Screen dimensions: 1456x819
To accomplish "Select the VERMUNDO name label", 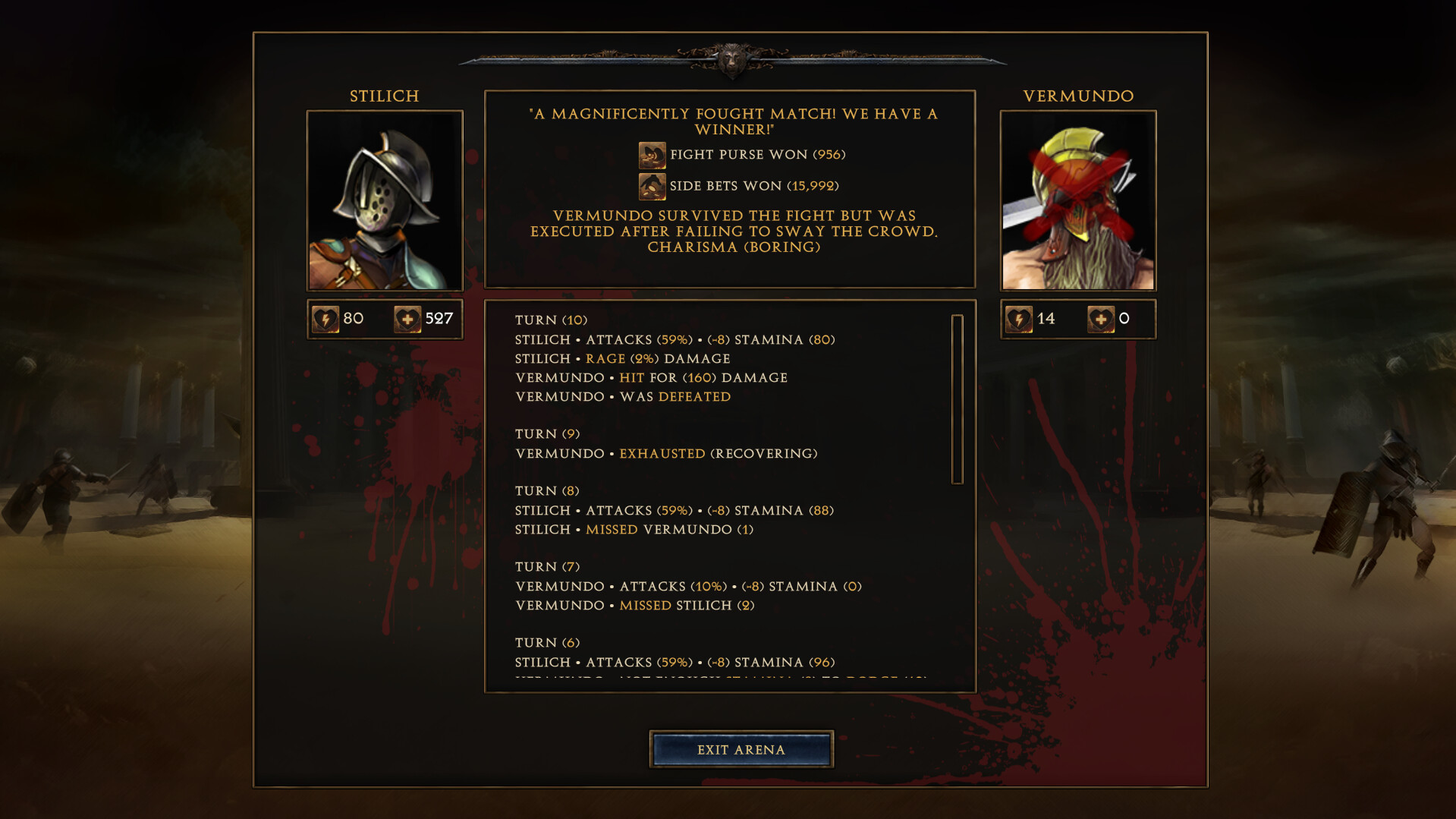I will coord(1077,96).
